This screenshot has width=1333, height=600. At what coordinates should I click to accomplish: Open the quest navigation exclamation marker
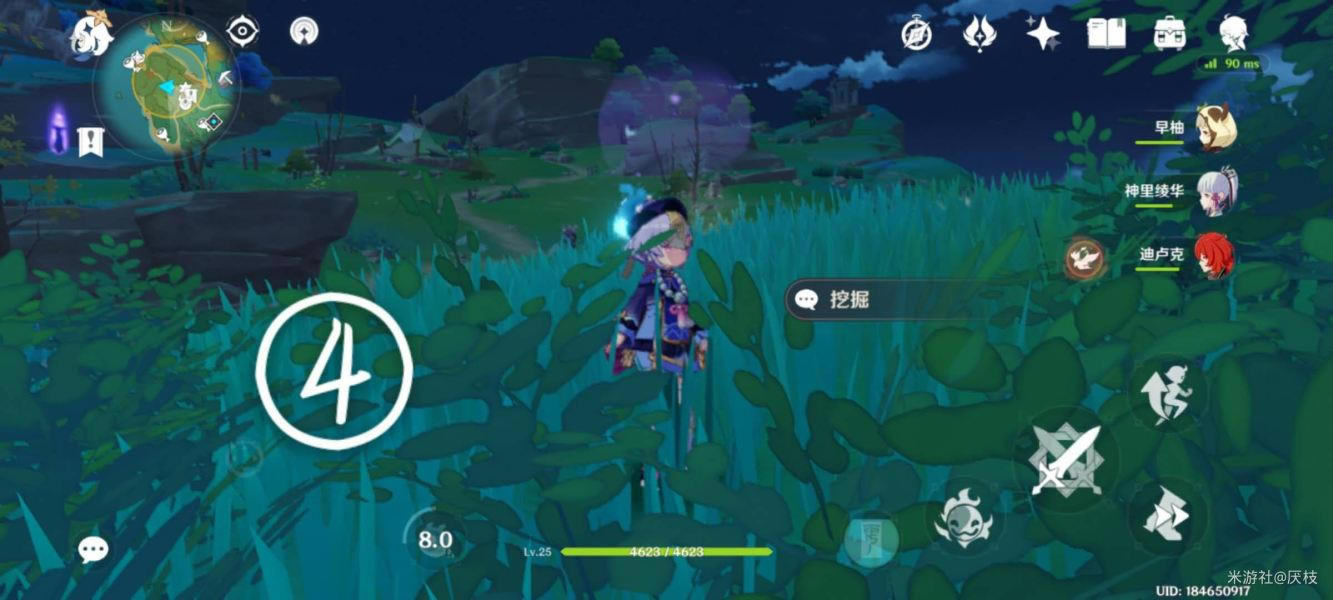pos(89,140)
